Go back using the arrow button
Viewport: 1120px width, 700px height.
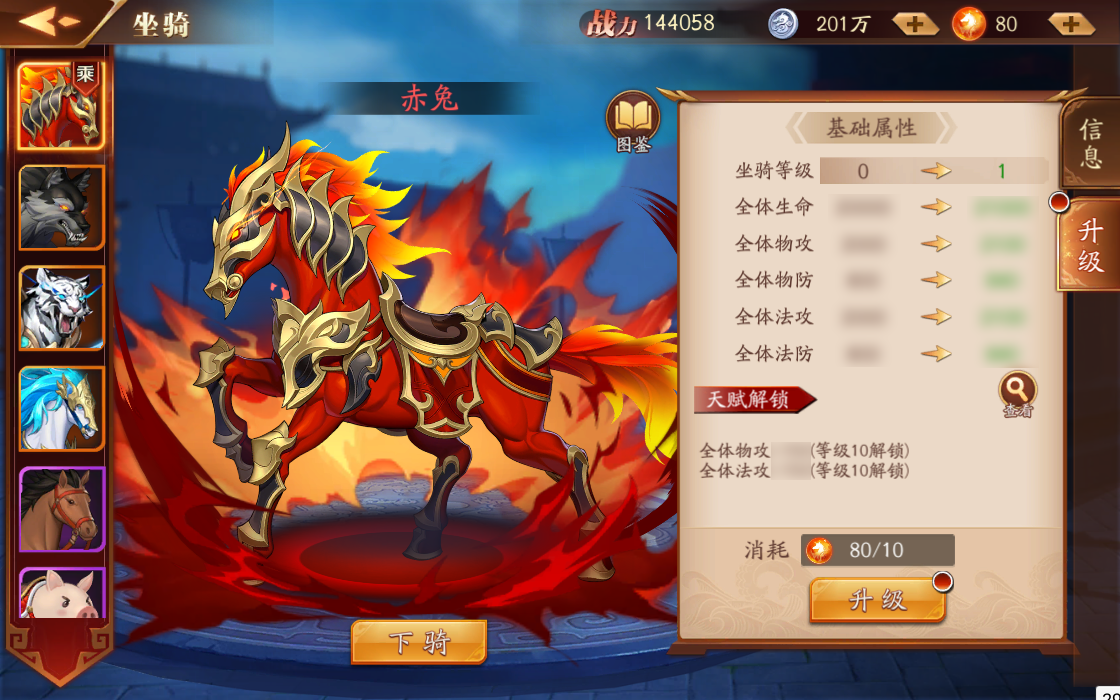[48, 21]
